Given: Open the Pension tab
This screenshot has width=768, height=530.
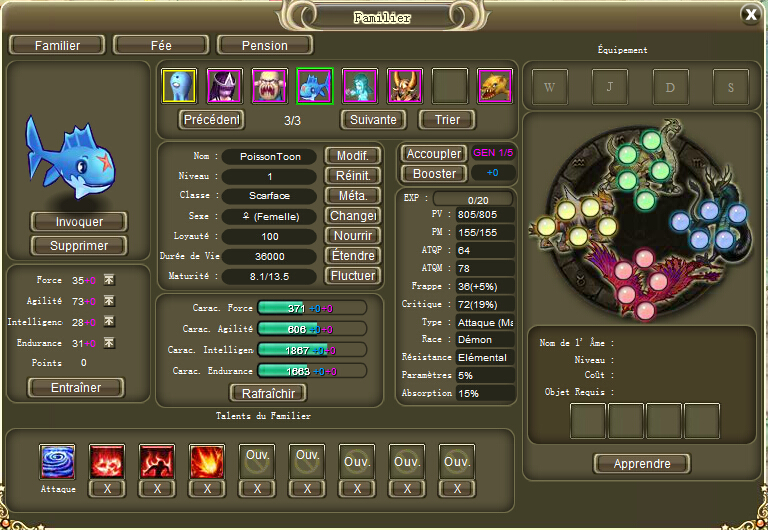Looking at the screenshot, I should 265,45.
